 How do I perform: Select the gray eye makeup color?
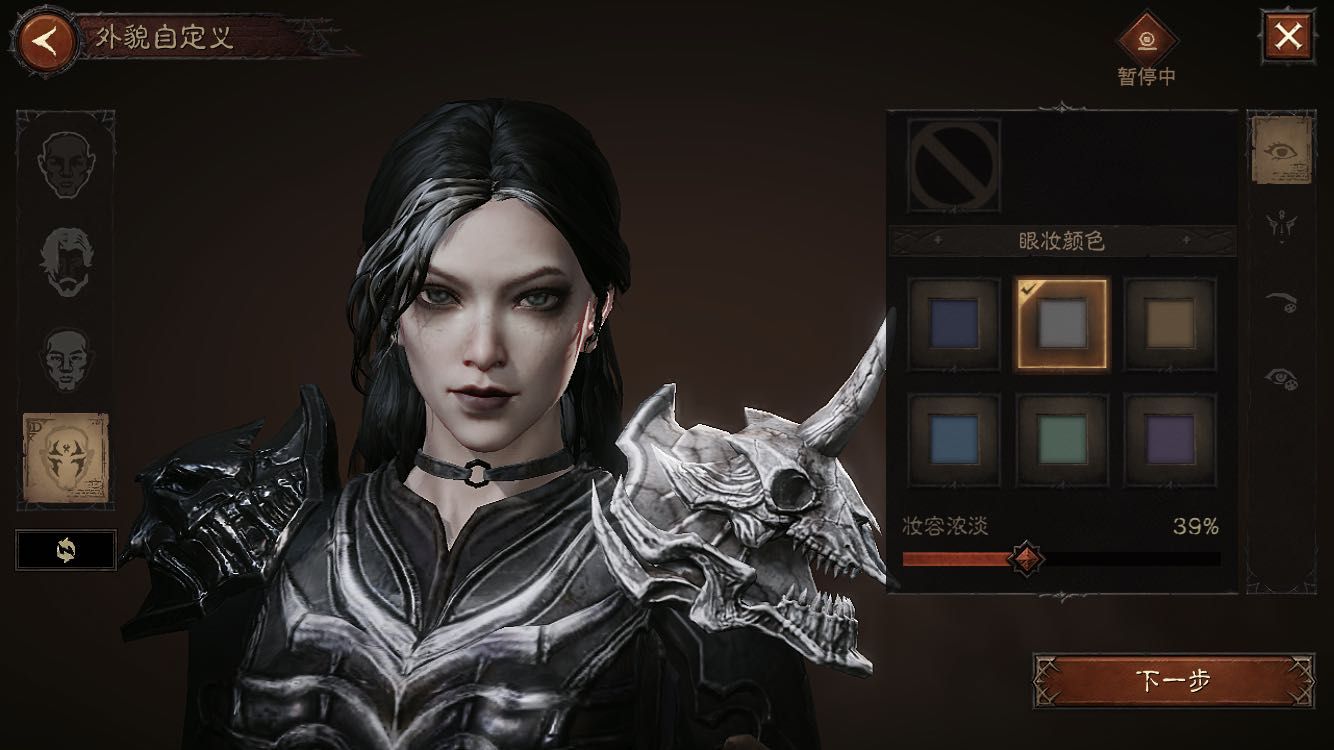tap(1062, 324)
